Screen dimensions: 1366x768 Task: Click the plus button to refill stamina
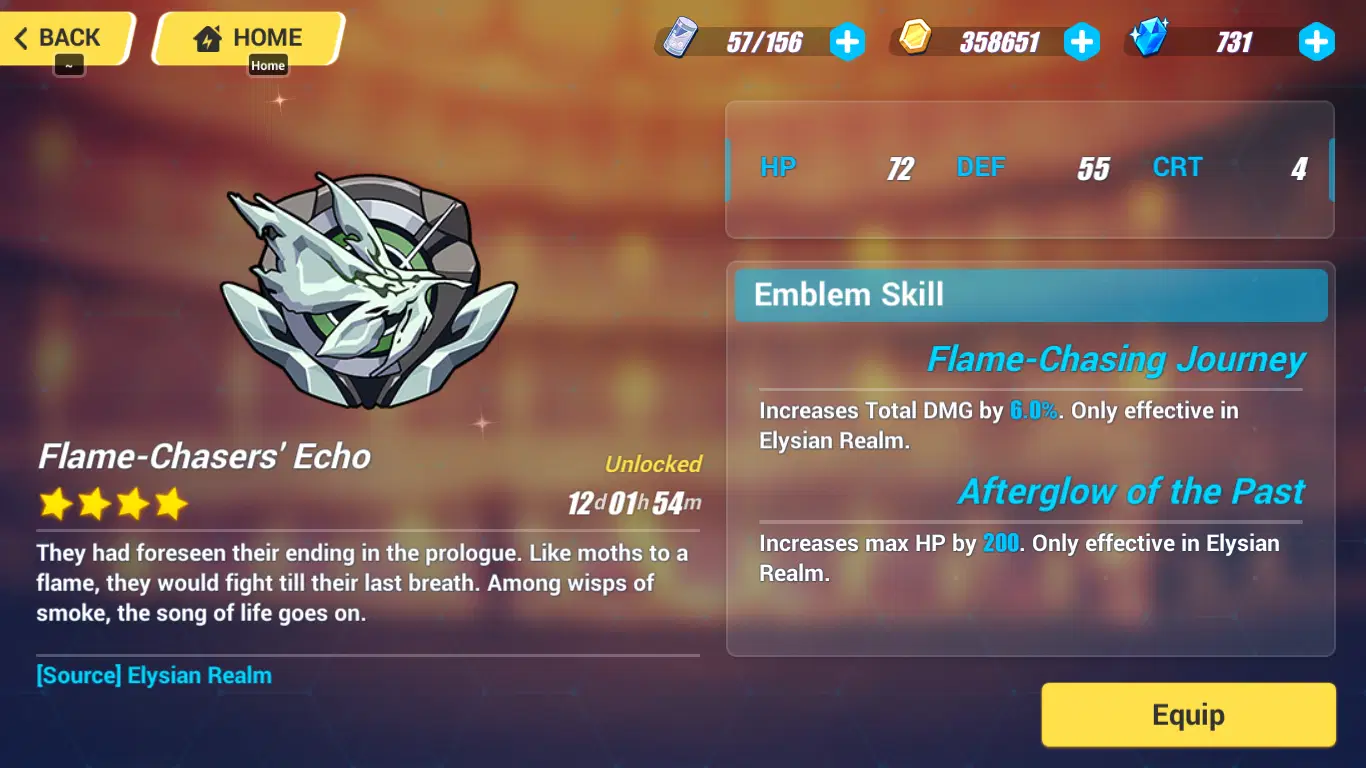(x=847, y=42)
